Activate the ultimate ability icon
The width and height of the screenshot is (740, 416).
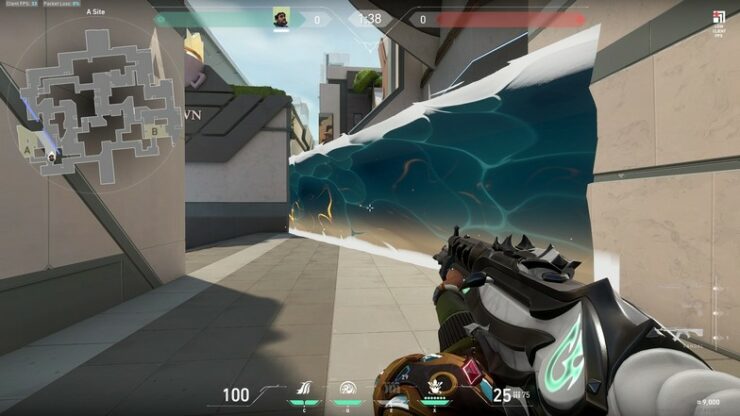coord(435,390)
